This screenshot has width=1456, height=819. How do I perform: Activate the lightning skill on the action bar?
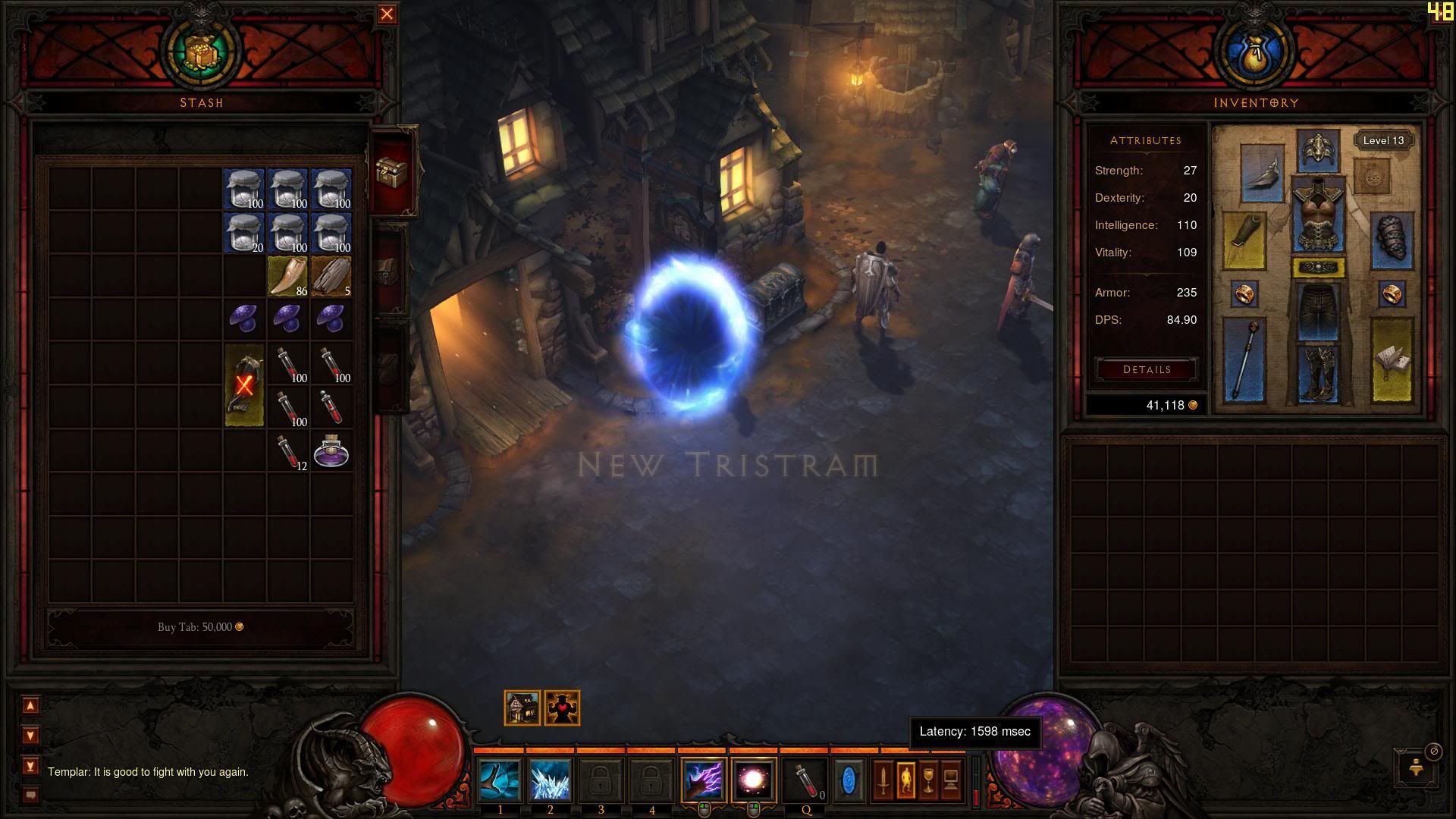tap(703, 780)
